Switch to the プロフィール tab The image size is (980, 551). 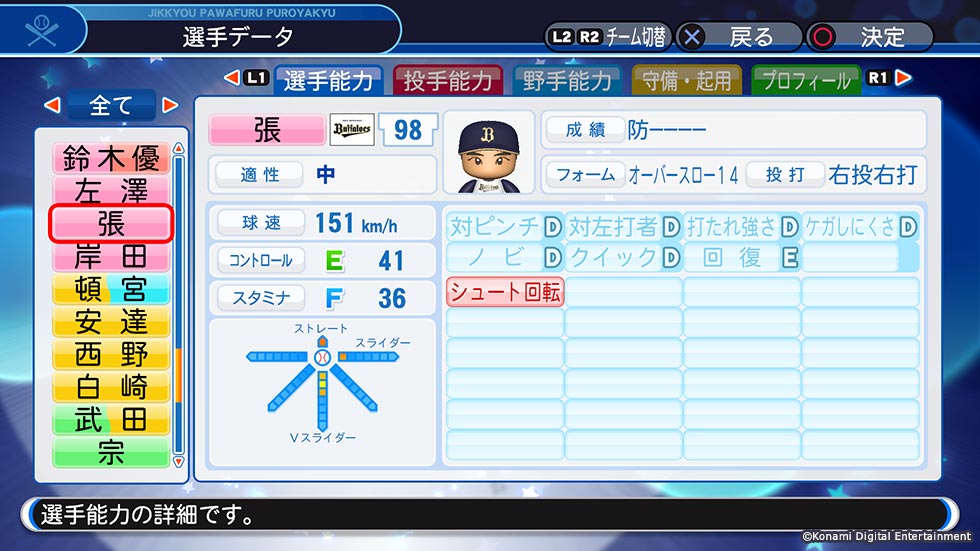[806, 81]
